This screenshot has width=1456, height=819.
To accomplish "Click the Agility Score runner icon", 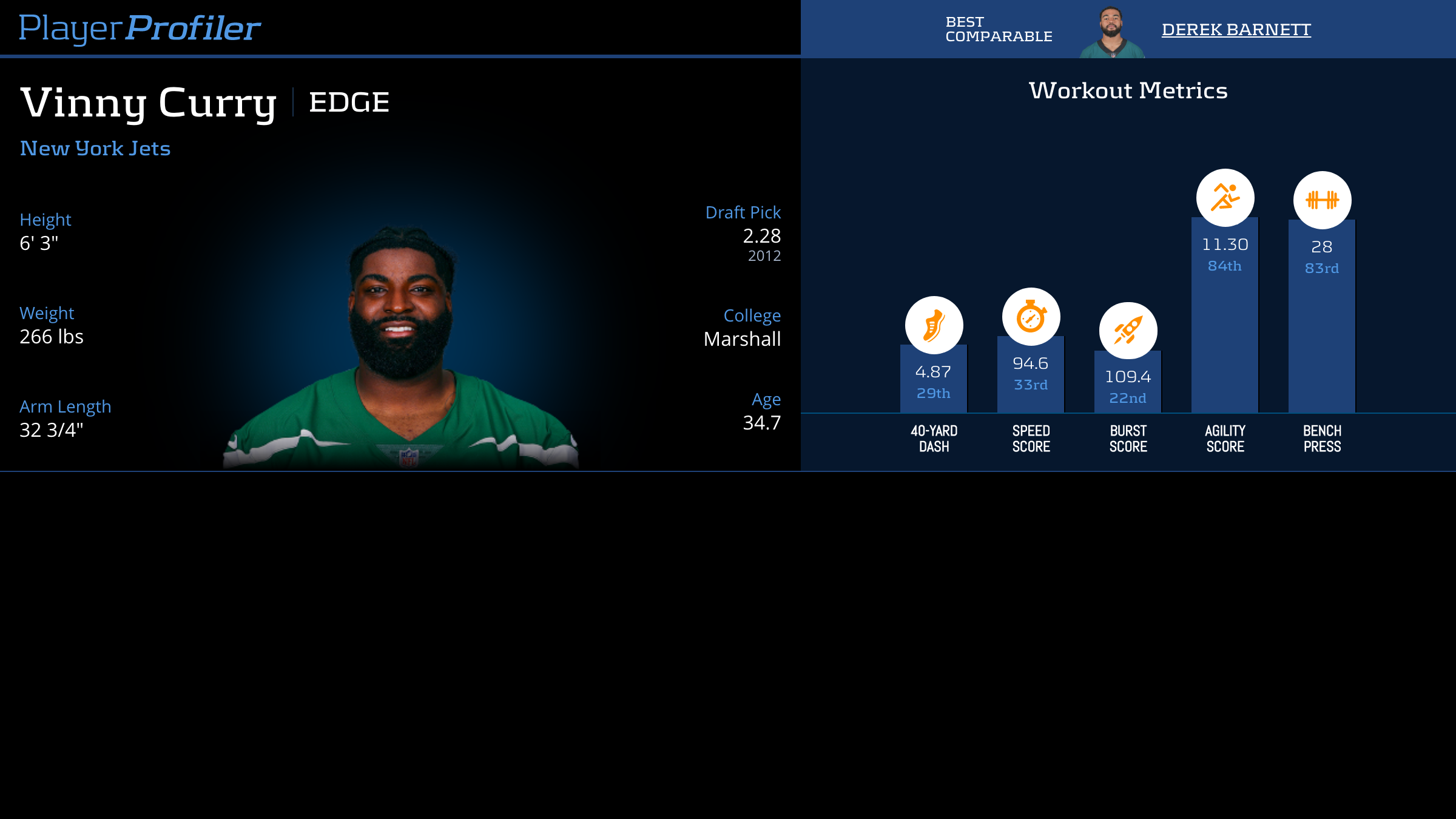I will [x=1225, y=198].
